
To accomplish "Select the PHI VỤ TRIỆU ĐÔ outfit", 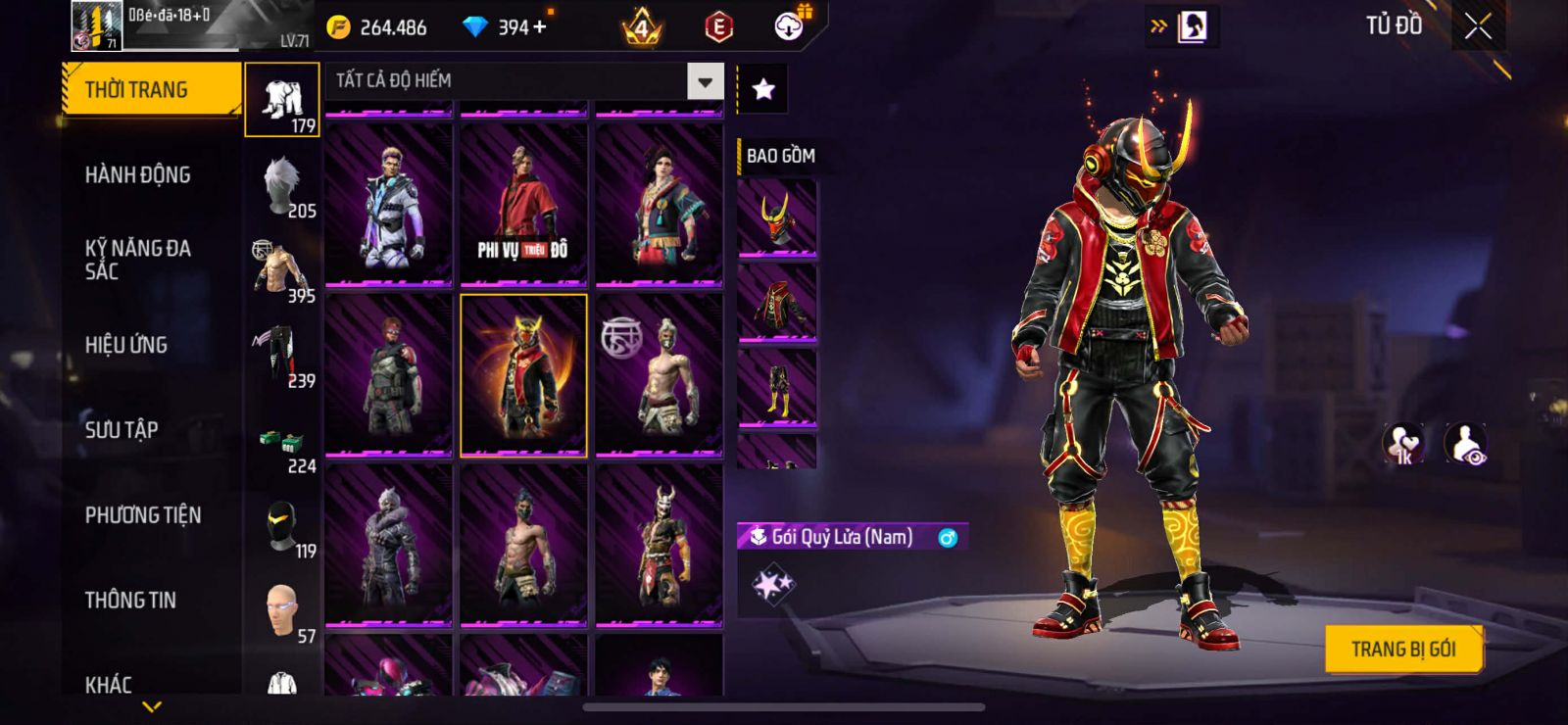I will (523, 206).
